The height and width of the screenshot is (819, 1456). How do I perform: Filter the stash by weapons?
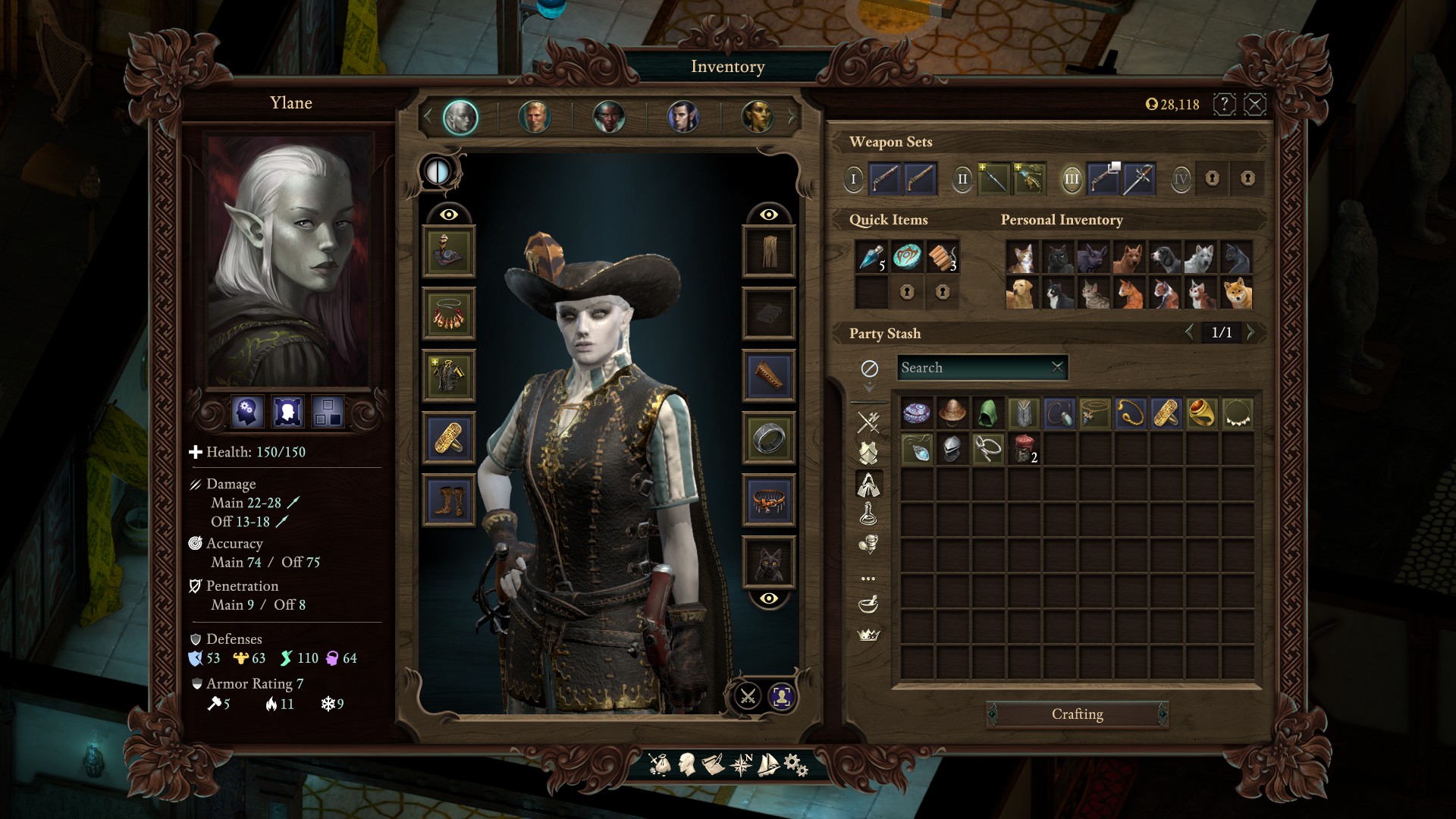(868, 422)
